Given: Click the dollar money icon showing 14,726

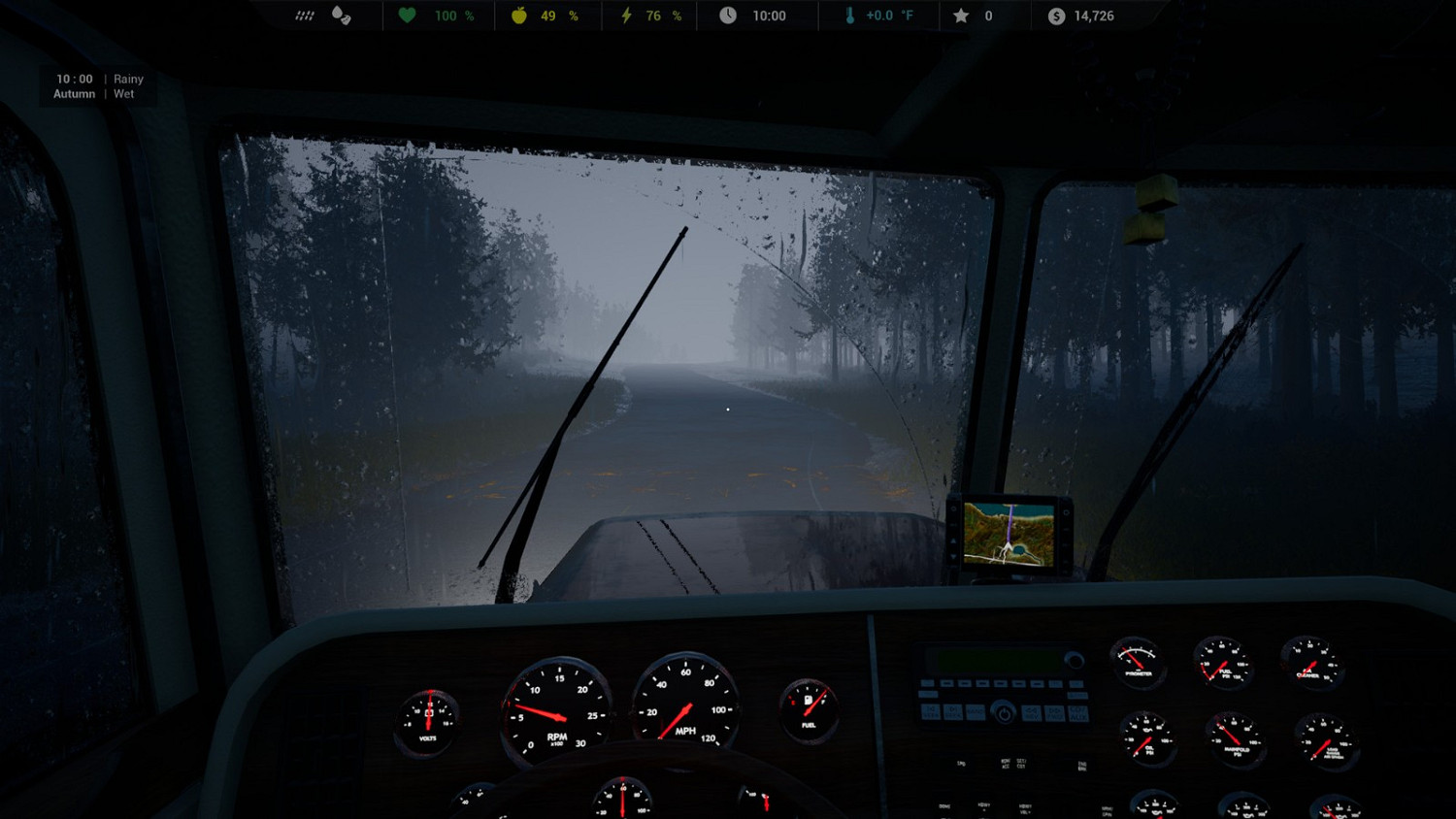Looking at the screenshot, I should click(x=1055, y=16).
